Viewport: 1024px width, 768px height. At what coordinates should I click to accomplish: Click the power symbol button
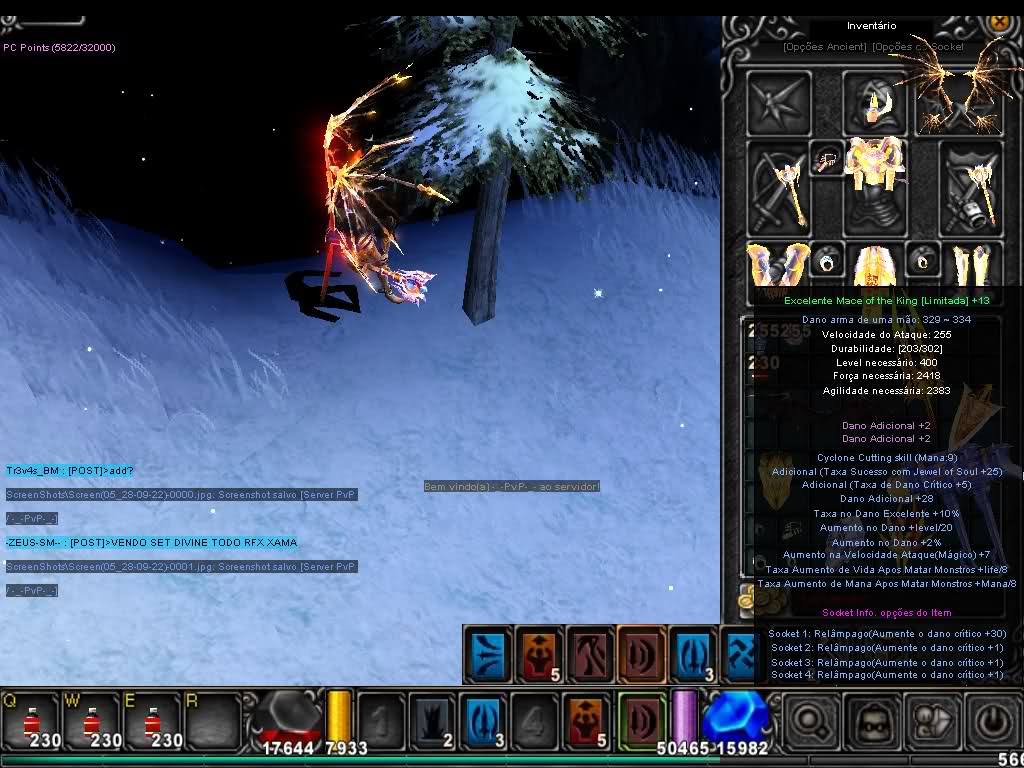click(x=991, y=720)
